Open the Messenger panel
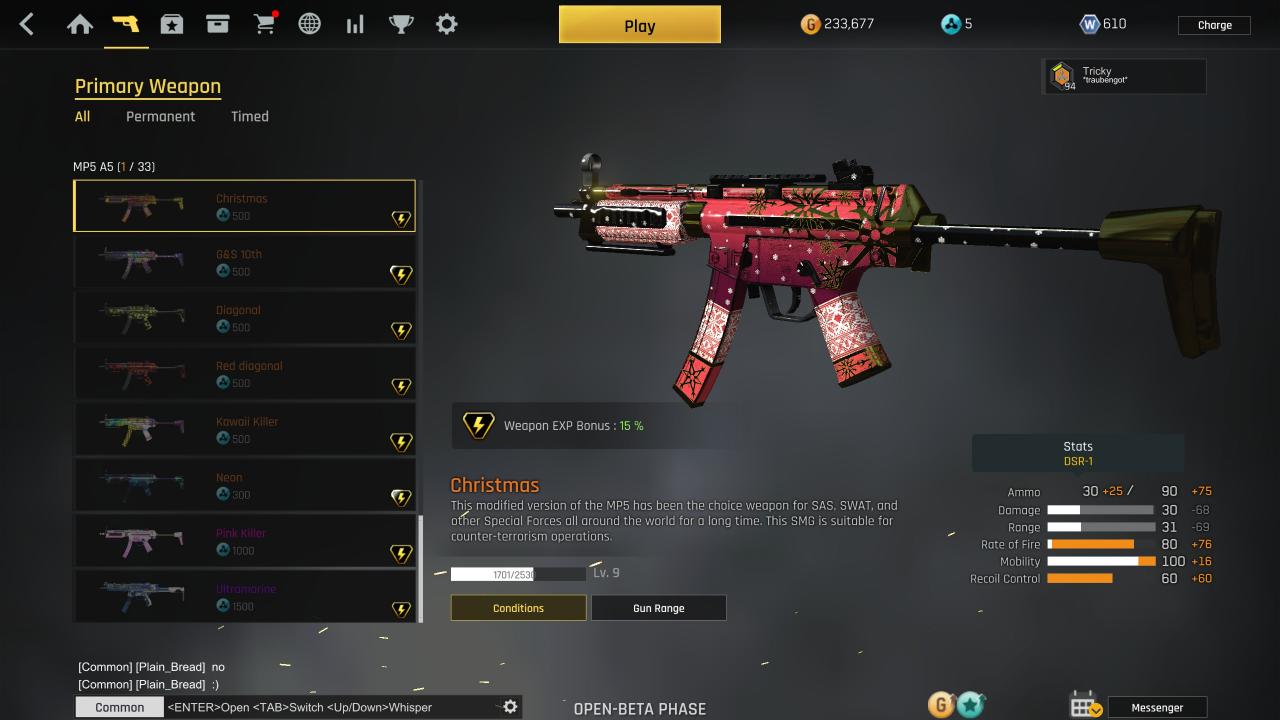1280x720 pixels. coord(1157,707)
